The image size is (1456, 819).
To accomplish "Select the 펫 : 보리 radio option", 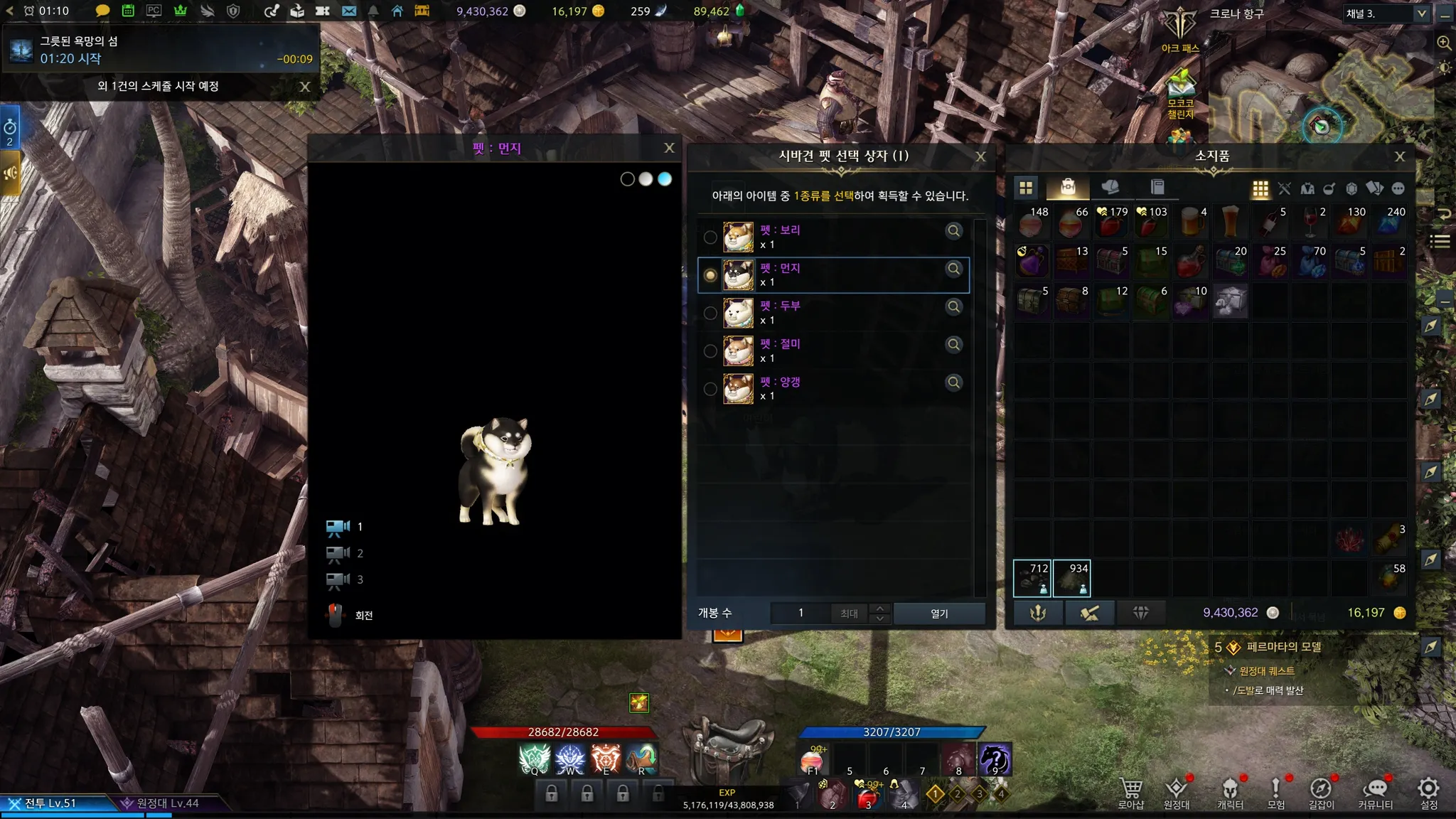I will pyautogui.click(x=710, y=237).
